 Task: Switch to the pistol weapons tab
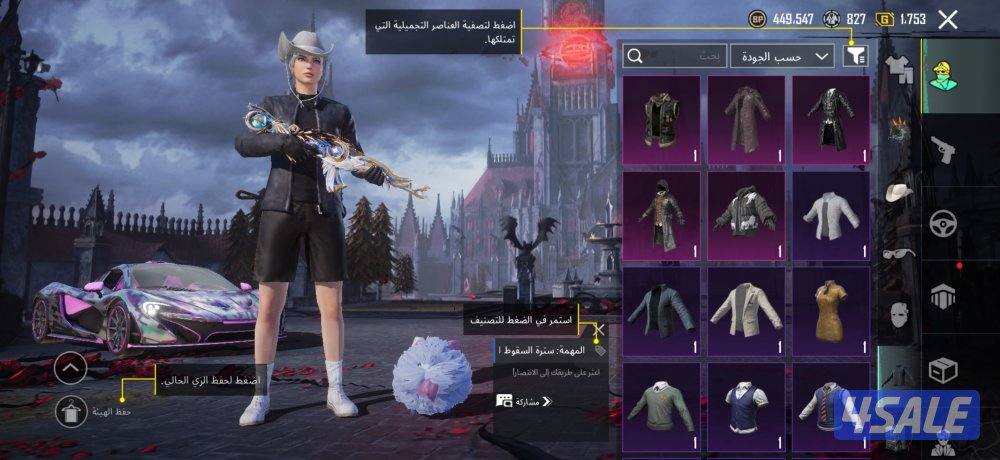click(943, 151)
